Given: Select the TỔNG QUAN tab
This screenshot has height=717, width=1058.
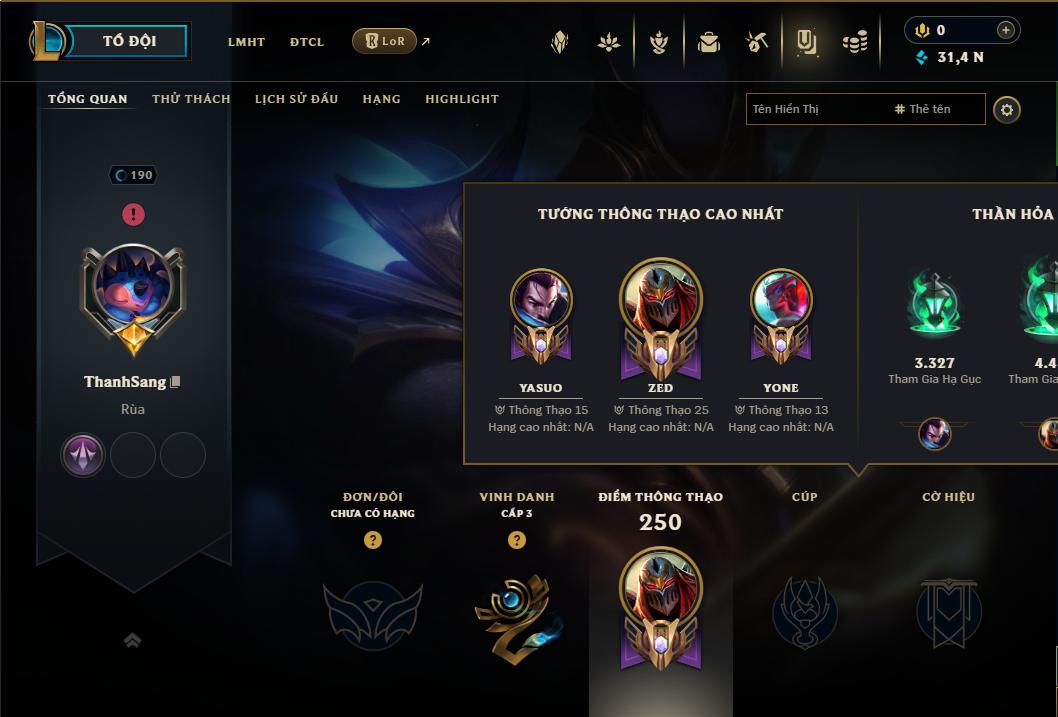Looking at the screenshot, I should pyautogui.click(x=88, y=99).
